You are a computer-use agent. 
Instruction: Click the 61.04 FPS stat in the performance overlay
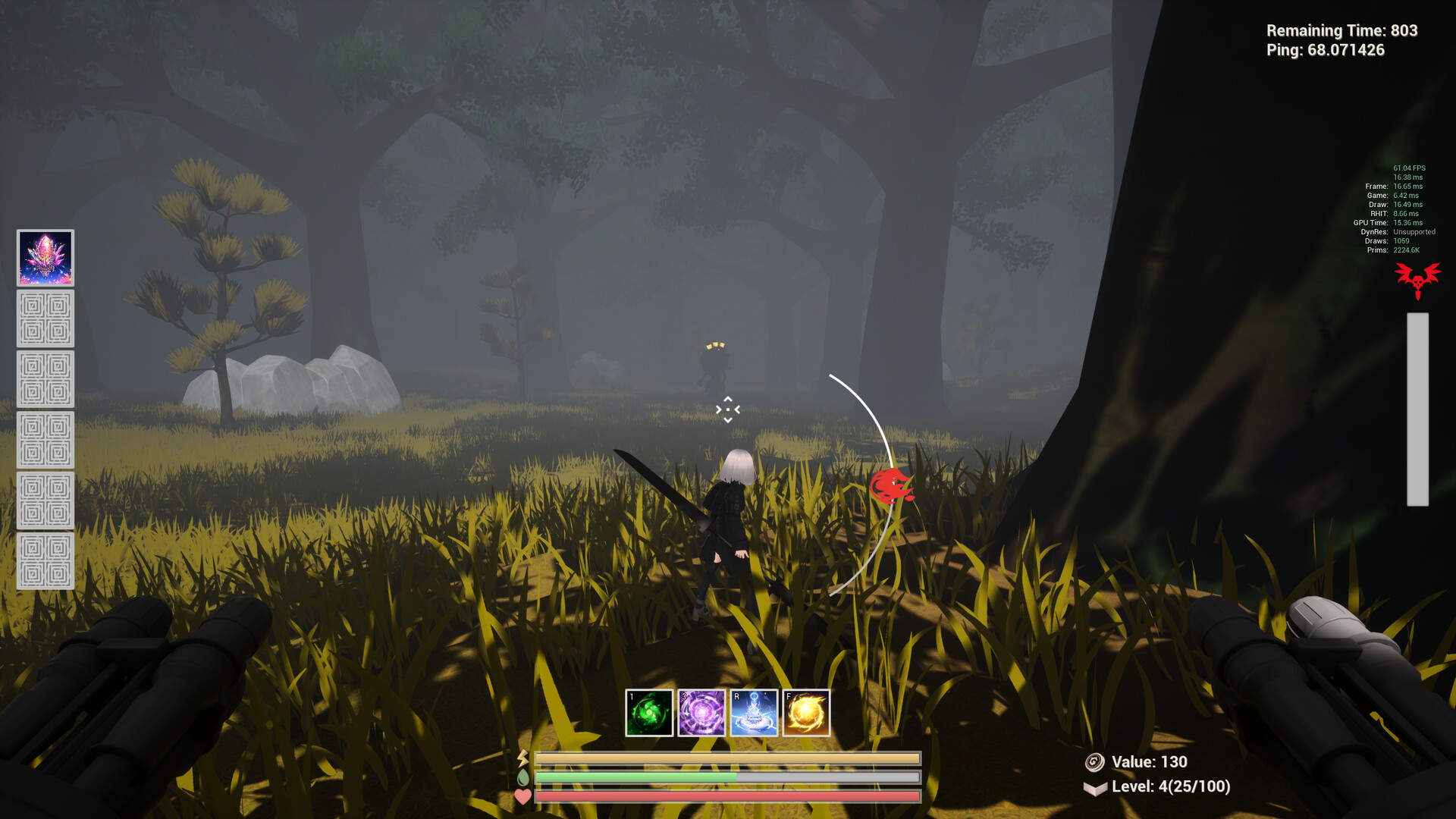[x=1408, y=167]
